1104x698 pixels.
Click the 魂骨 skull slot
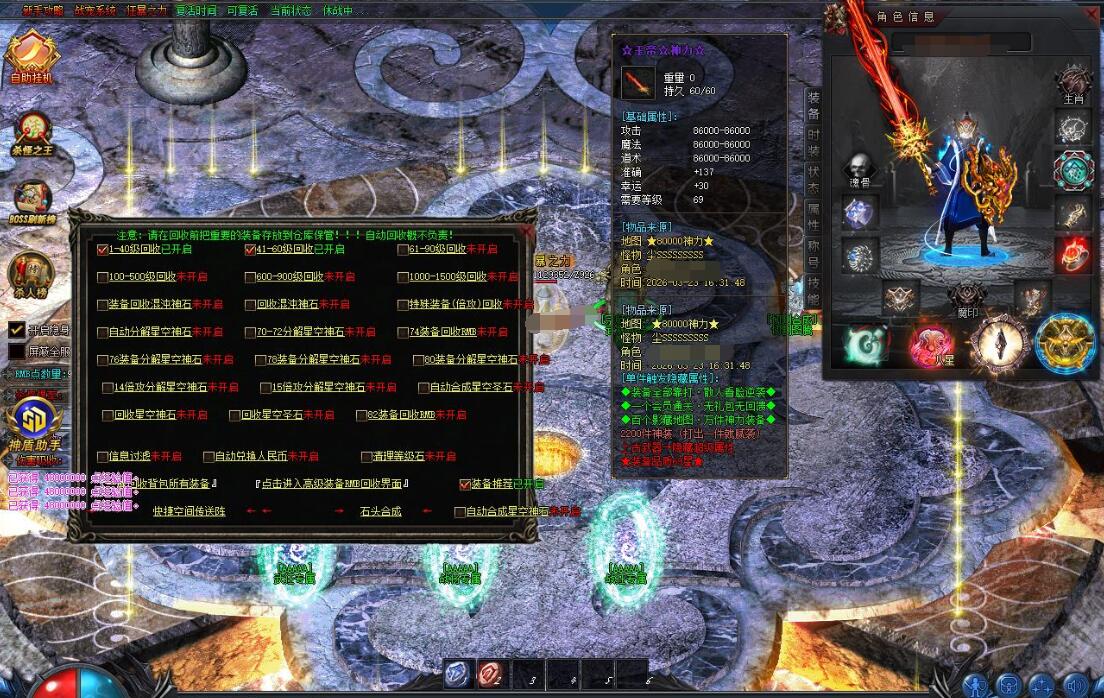click(858, 170)
